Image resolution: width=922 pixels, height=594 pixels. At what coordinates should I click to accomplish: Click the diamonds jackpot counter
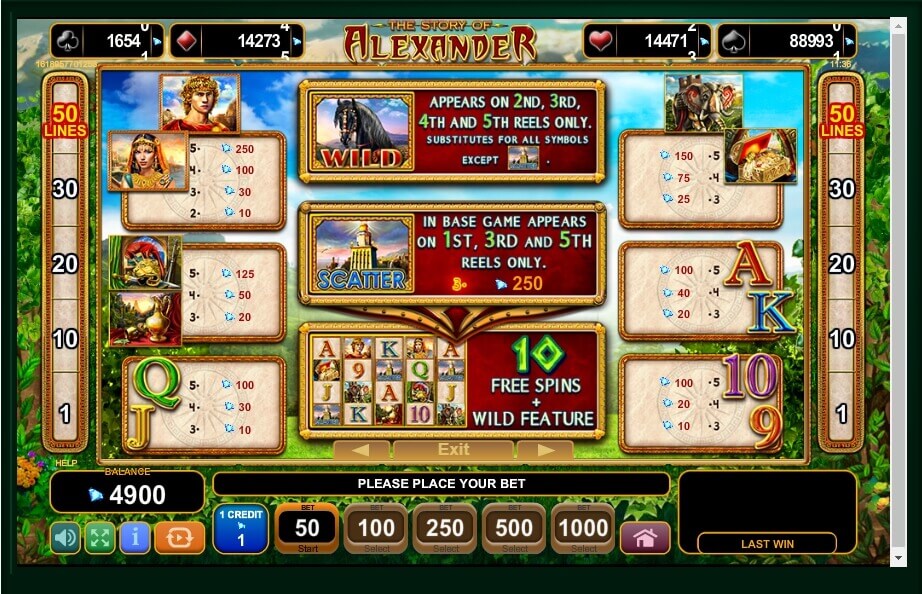pos(237,41)
